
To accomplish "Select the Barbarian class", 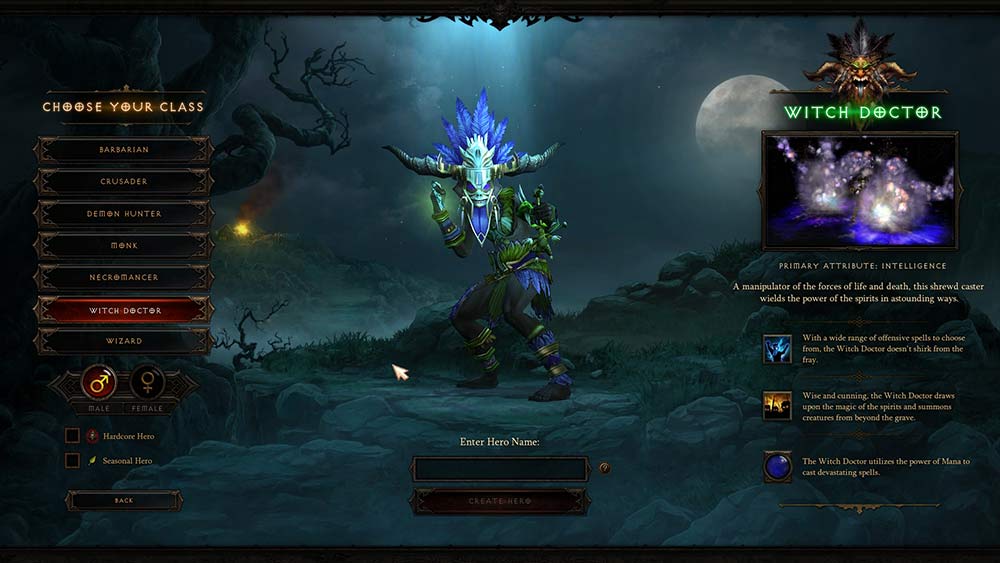I will pos(124,150).
